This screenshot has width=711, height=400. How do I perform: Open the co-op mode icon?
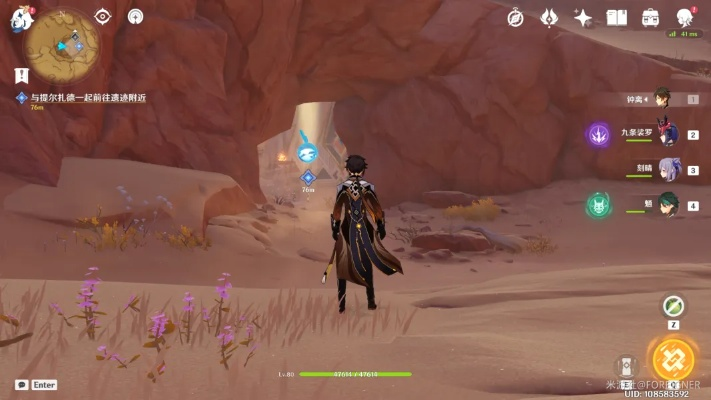[x=685, y=17]
